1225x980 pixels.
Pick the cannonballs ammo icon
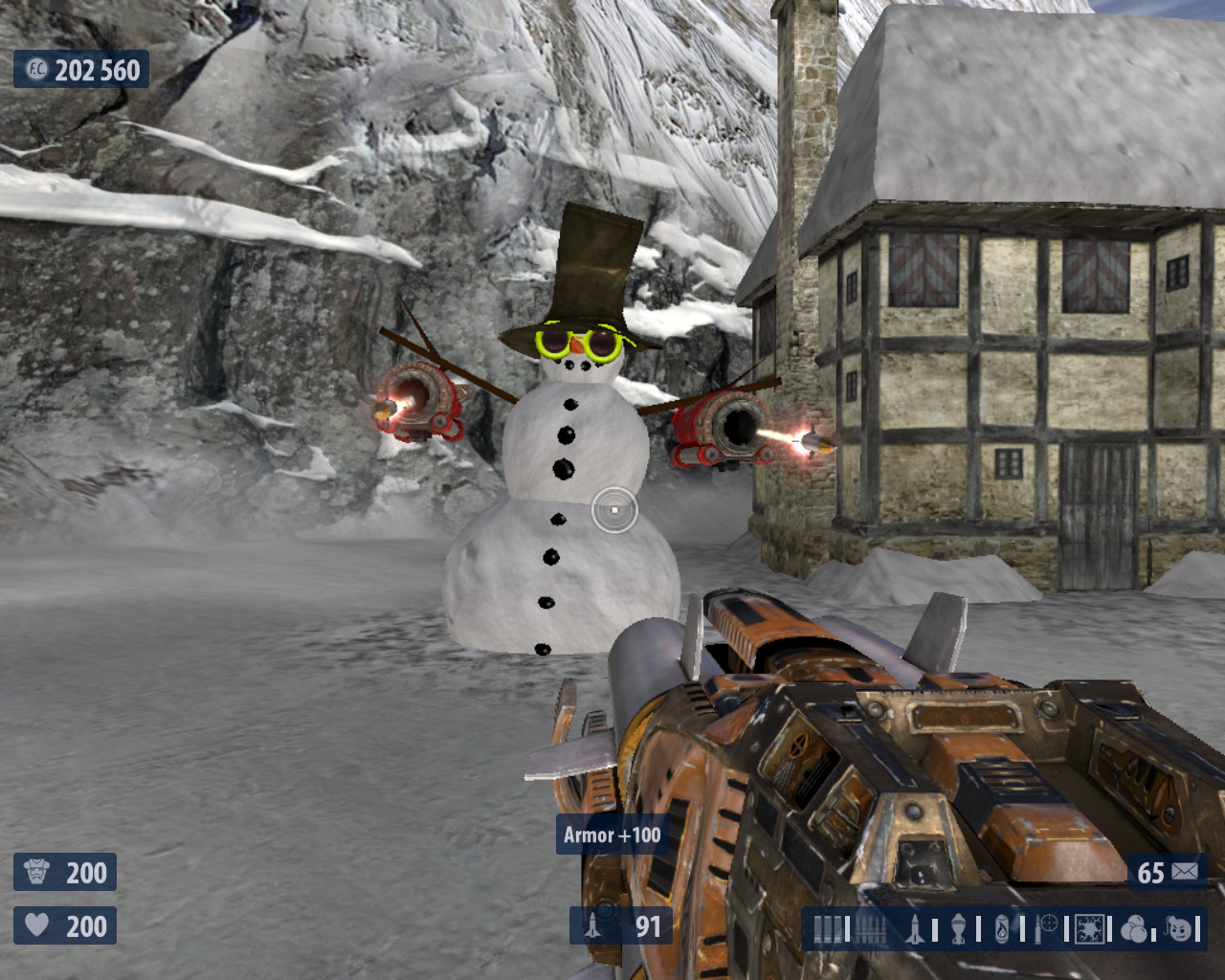(1134, 928)
